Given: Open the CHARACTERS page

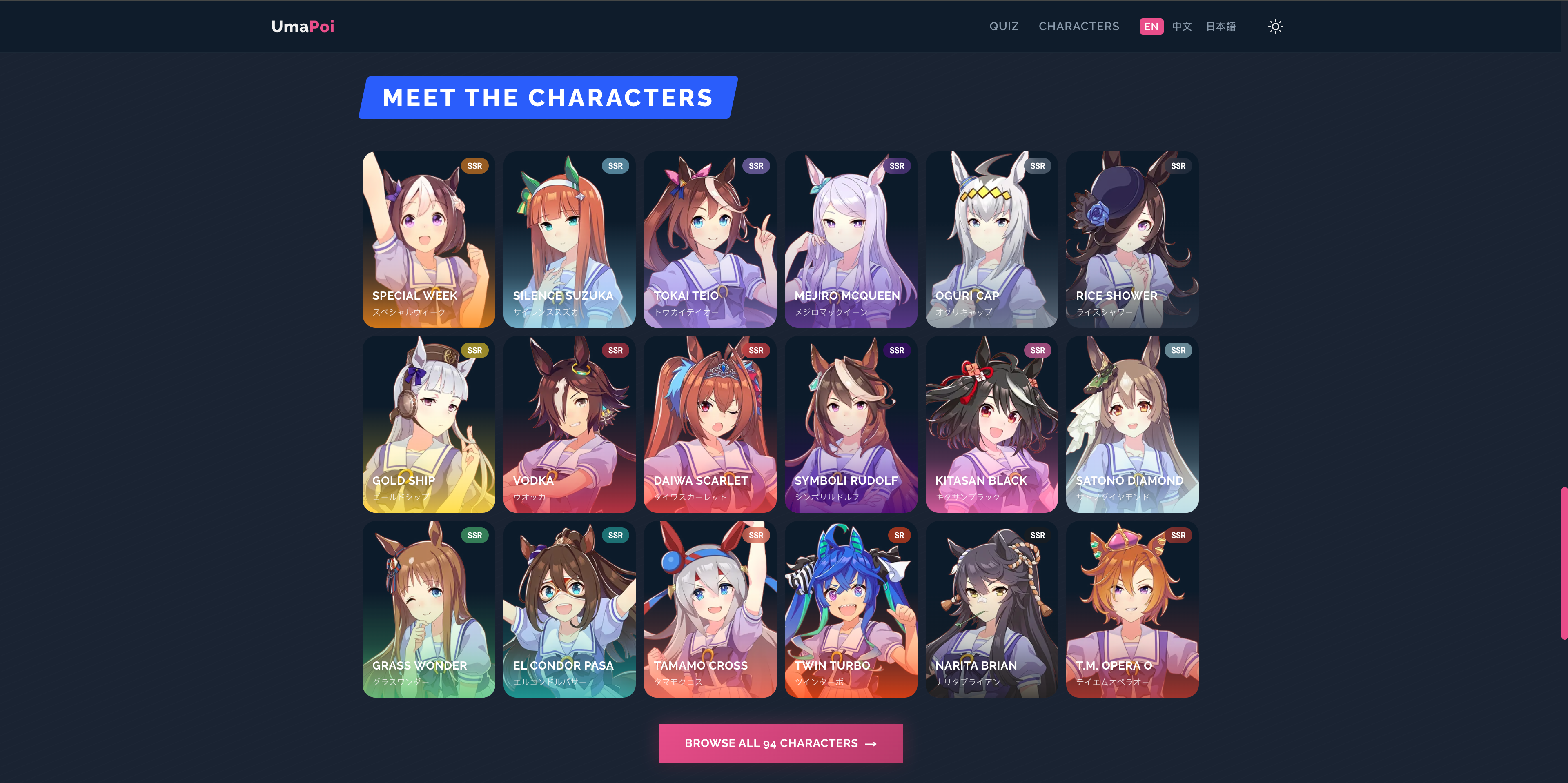Looking at the screenshot, I should pyautogui.click(x=1079, y=26).
